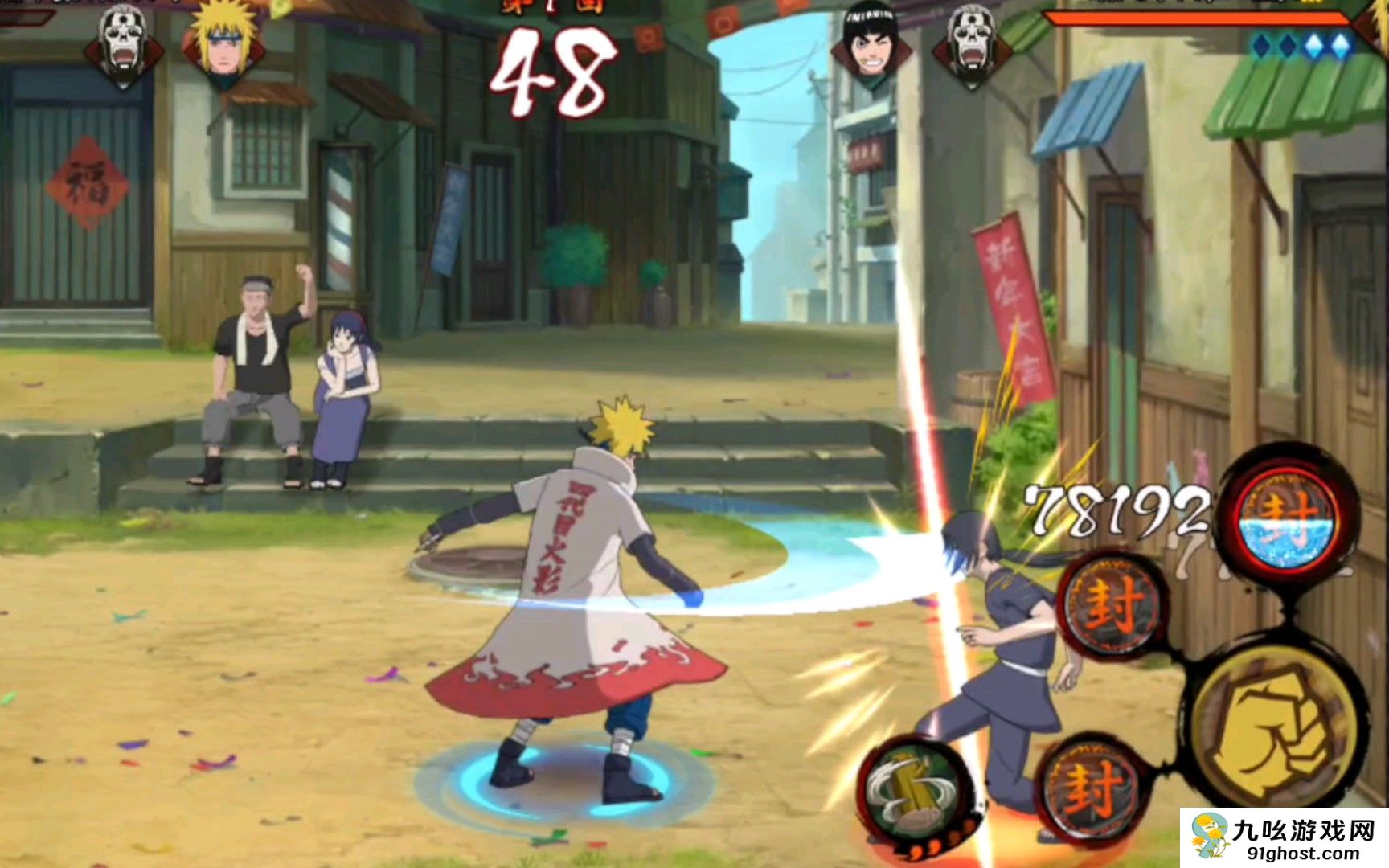1389x868 pixels.
Task: Use the substitution log jutsu icon
Action: (x=916, y=792)
